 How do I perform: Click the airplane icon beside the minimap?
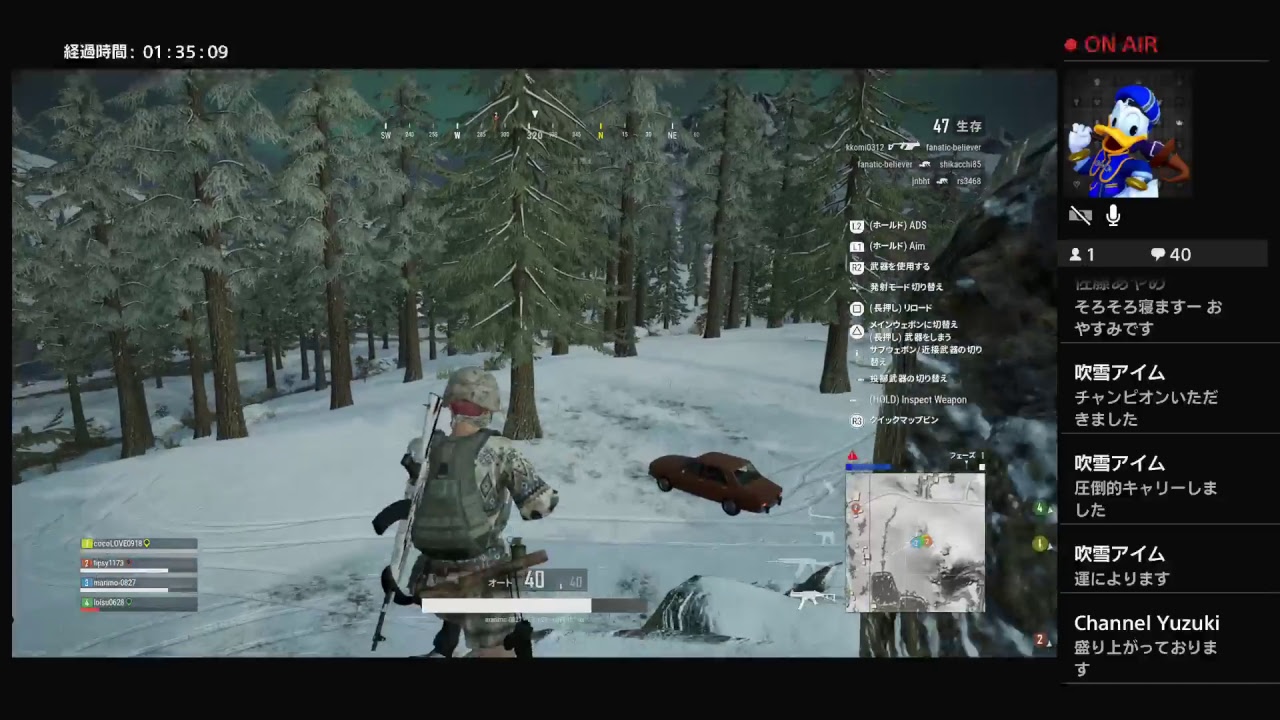coord(806,598)
